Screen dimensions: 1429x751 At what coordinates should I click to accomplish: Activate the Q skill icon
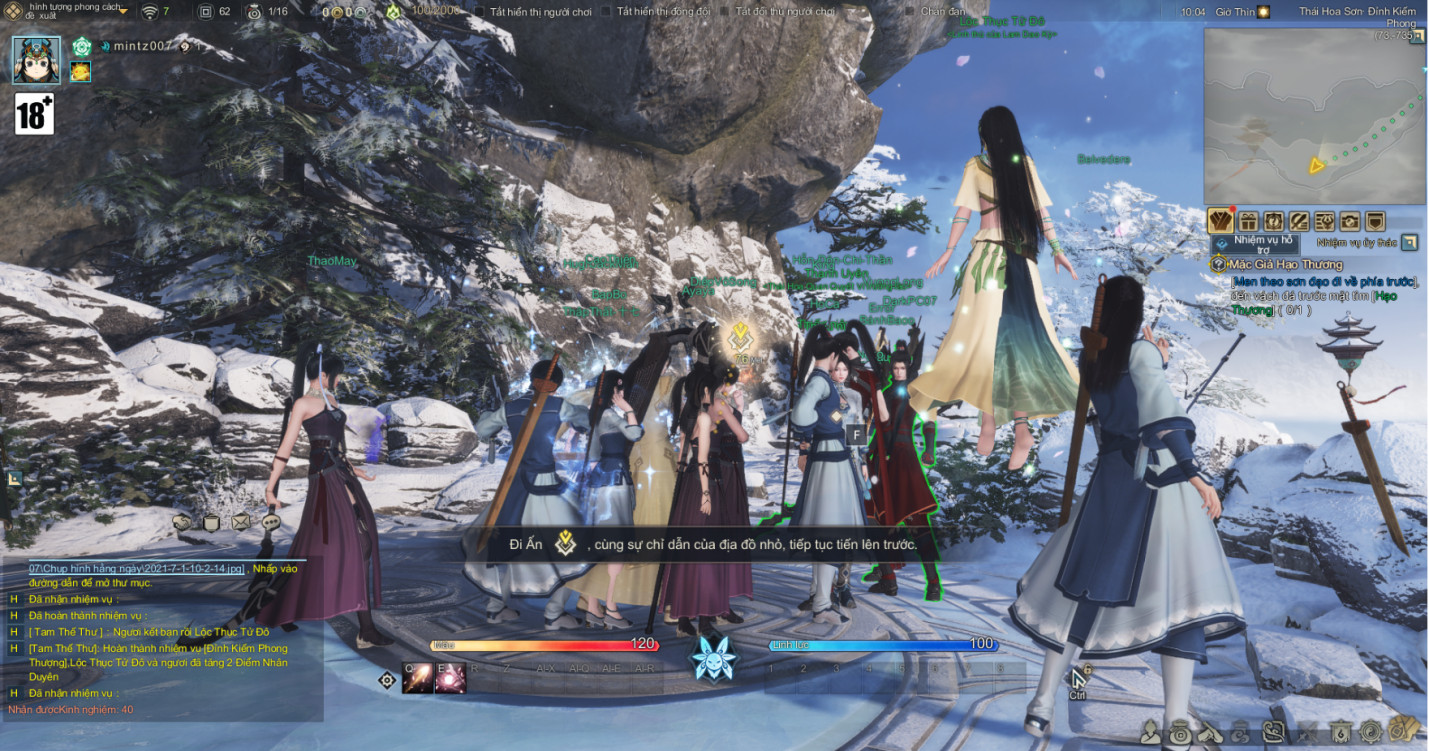(417, 678)
